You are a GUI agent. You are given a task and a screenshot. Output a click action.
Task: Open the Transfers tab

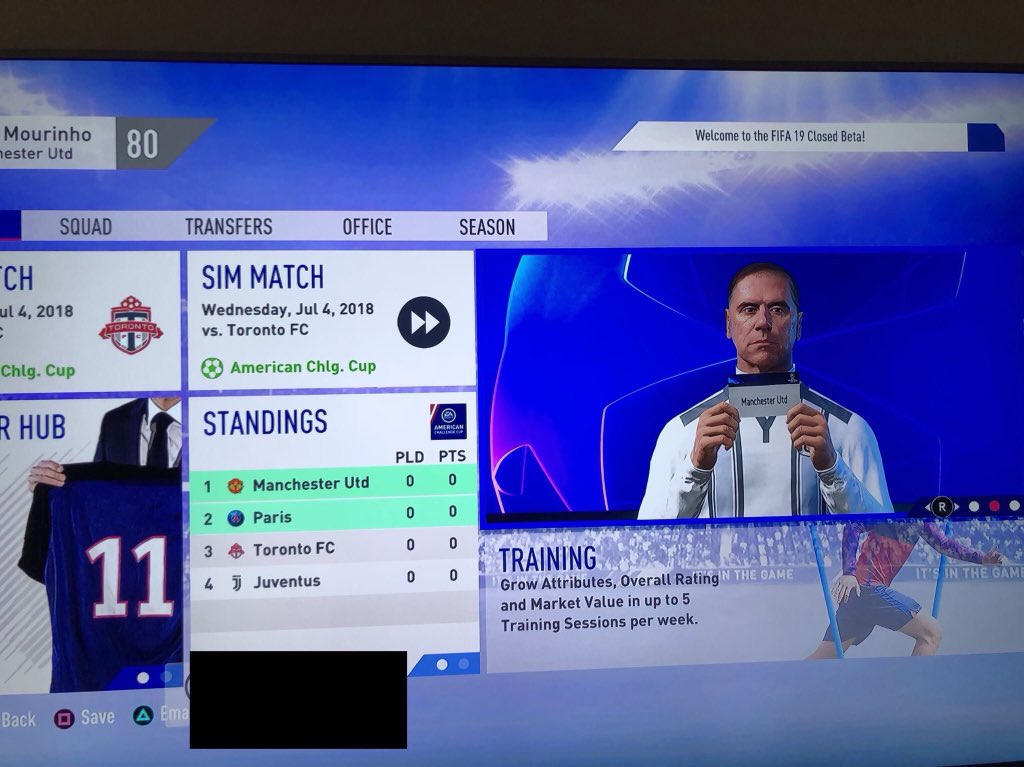pos(228,227)
